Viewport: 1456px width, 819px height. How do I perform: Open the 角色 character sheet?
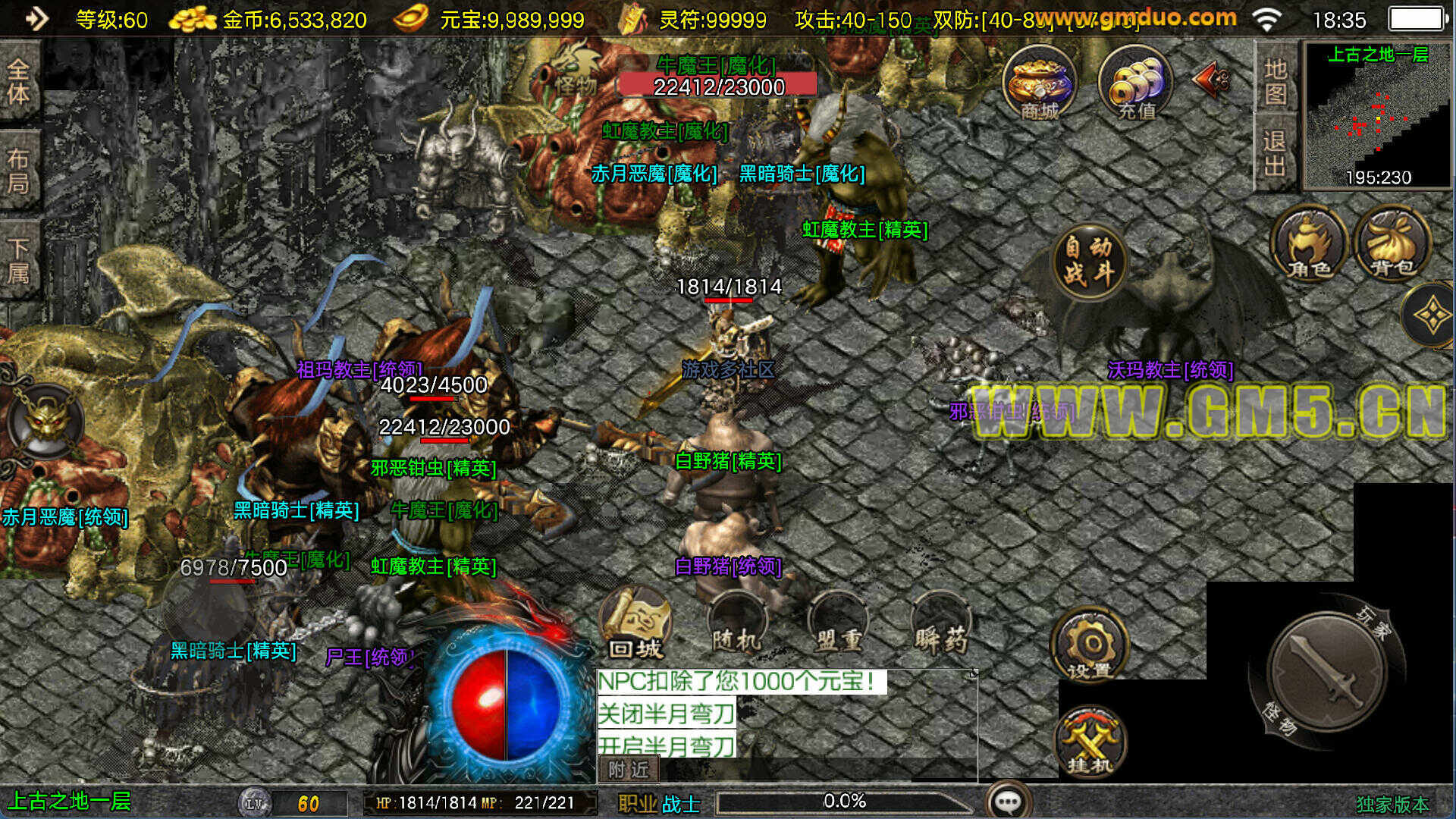(1310, 244)
